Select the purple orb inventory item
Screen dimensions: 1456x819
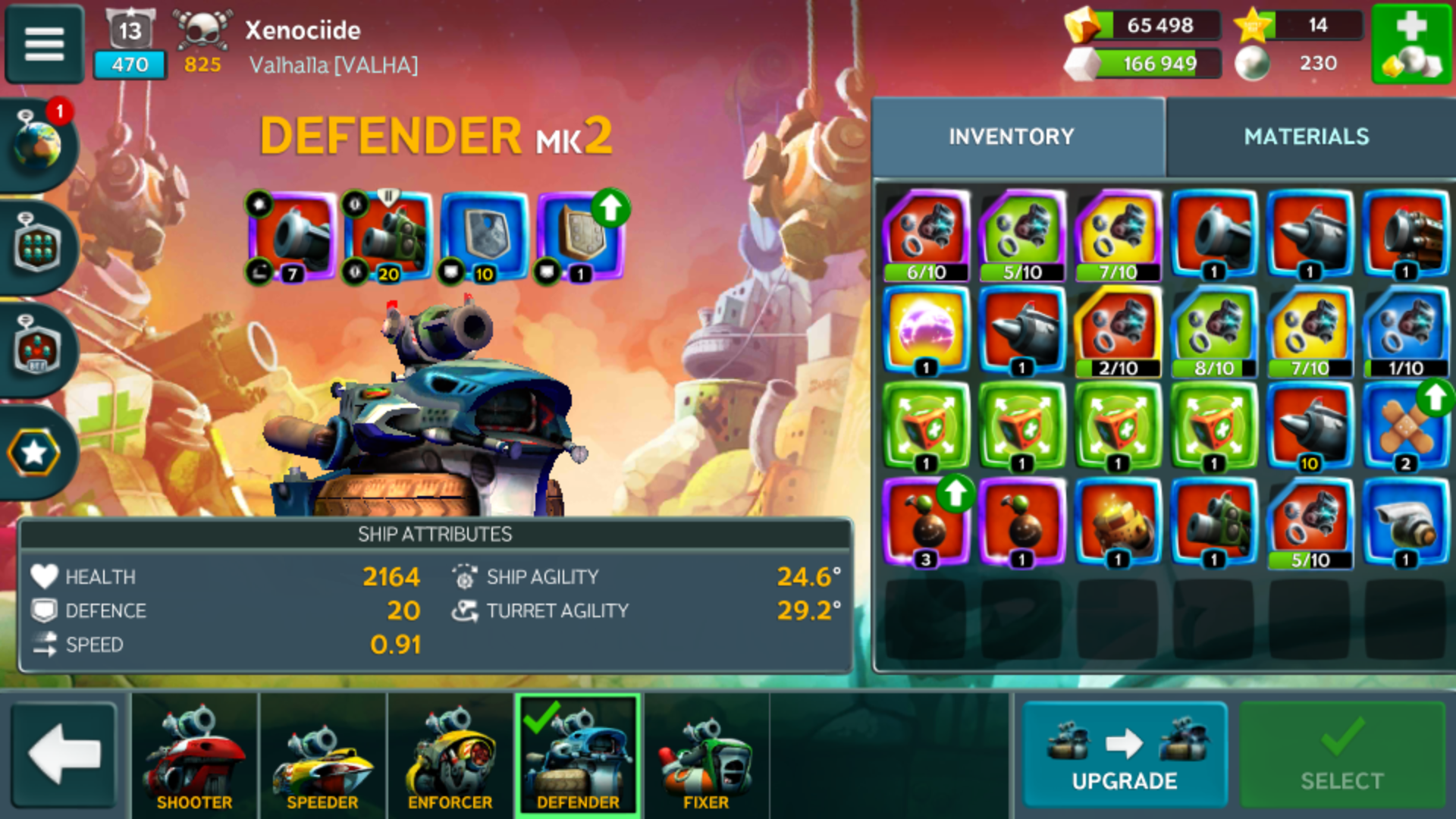pos(925,331)
